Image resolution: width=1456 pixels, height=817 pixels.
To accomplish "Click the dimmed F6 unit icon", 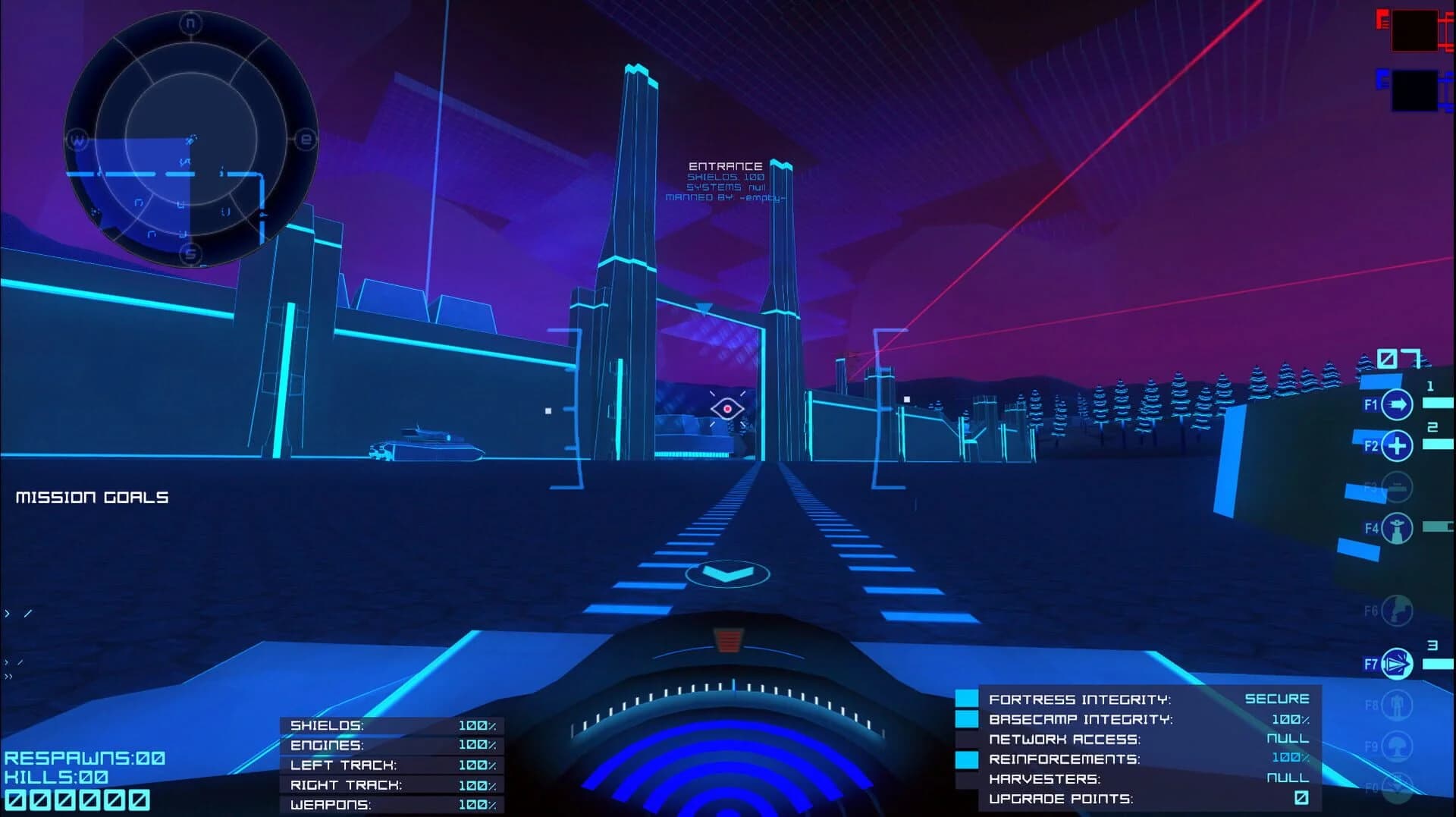I will pyautogui.click(x=1397, y=609).
